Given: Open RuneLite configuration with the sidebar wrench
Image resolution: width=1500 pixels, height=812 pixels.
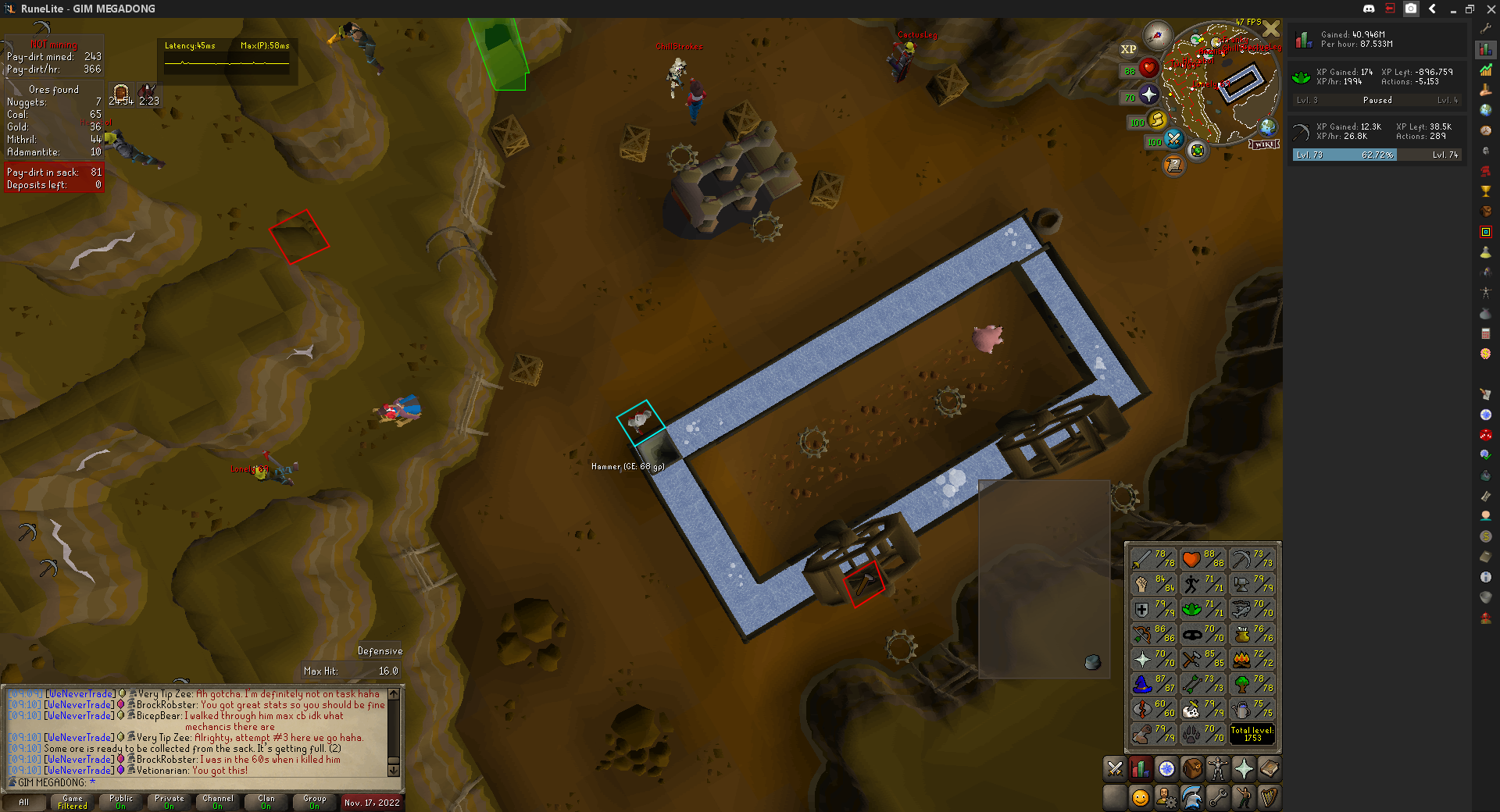Looking at the screenshot, I should tap(1485, 27).
